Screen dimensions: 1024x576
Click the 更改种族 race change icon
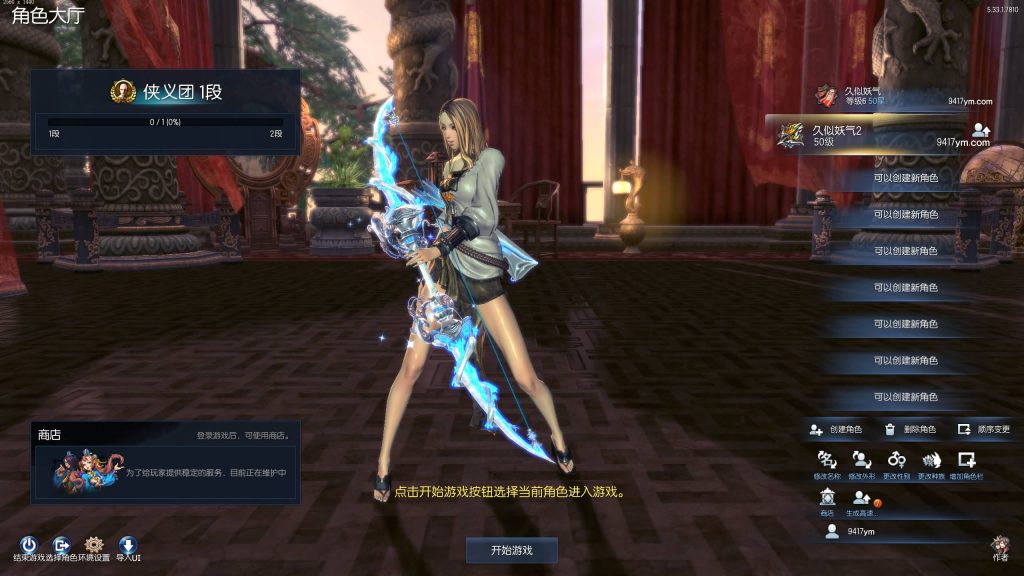tap(932, 461)
